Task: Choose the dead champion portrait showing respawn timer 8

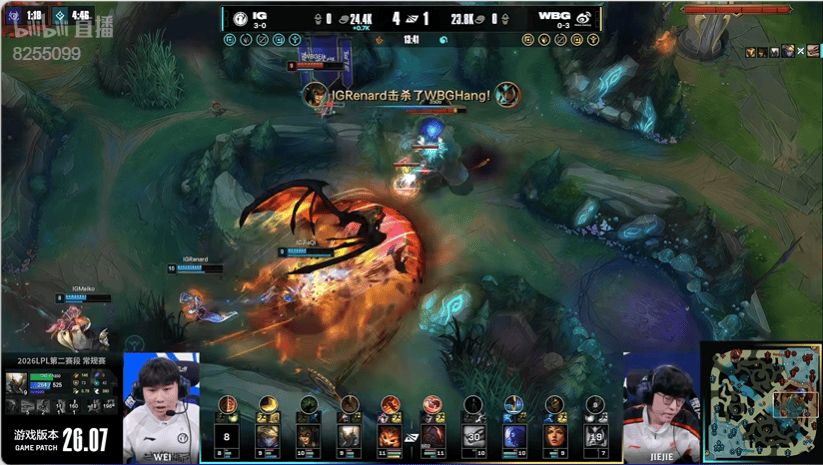Action: [x=227, y=436]
